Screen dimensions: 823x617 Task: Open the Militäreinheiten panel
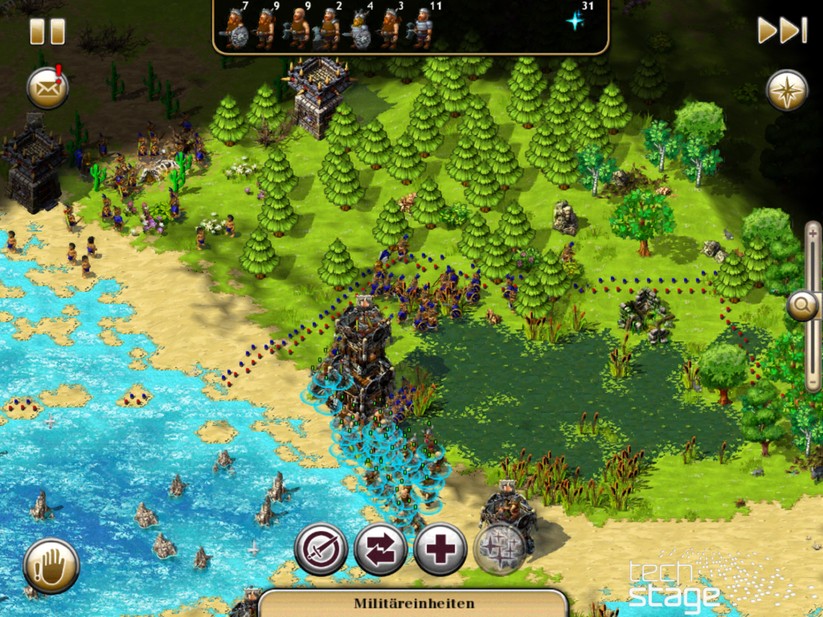tap(413, 603)
